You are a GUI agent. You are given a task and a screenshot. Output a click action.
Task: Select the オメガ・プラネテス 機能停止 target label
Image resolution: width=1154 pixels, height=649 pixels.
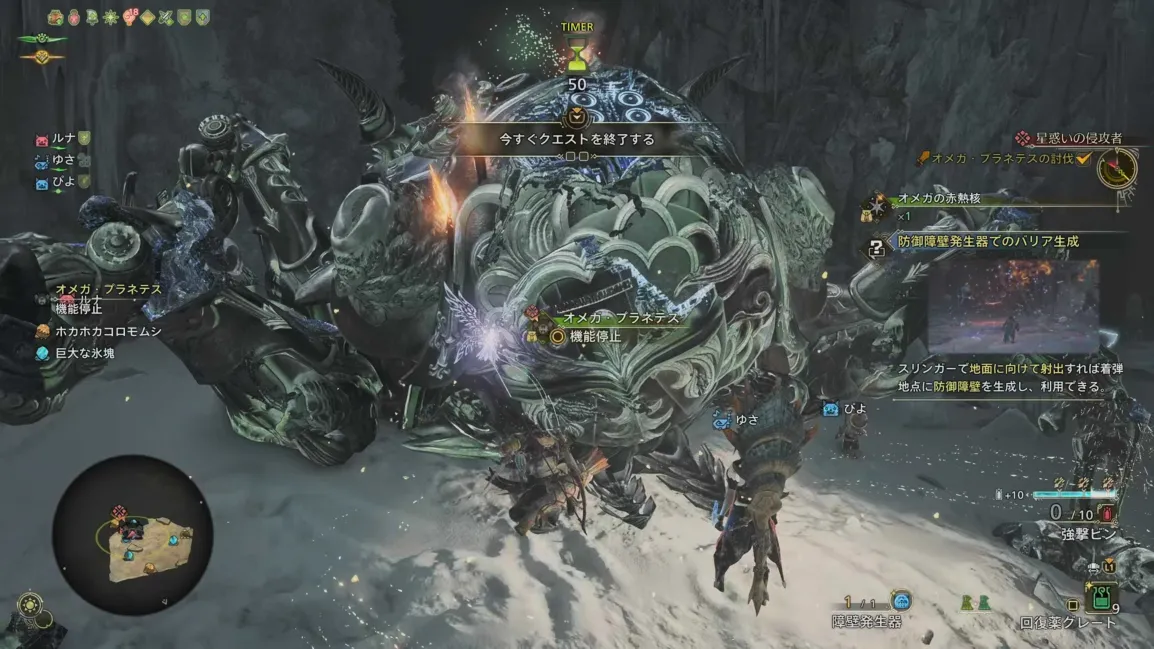pos(620,327)
